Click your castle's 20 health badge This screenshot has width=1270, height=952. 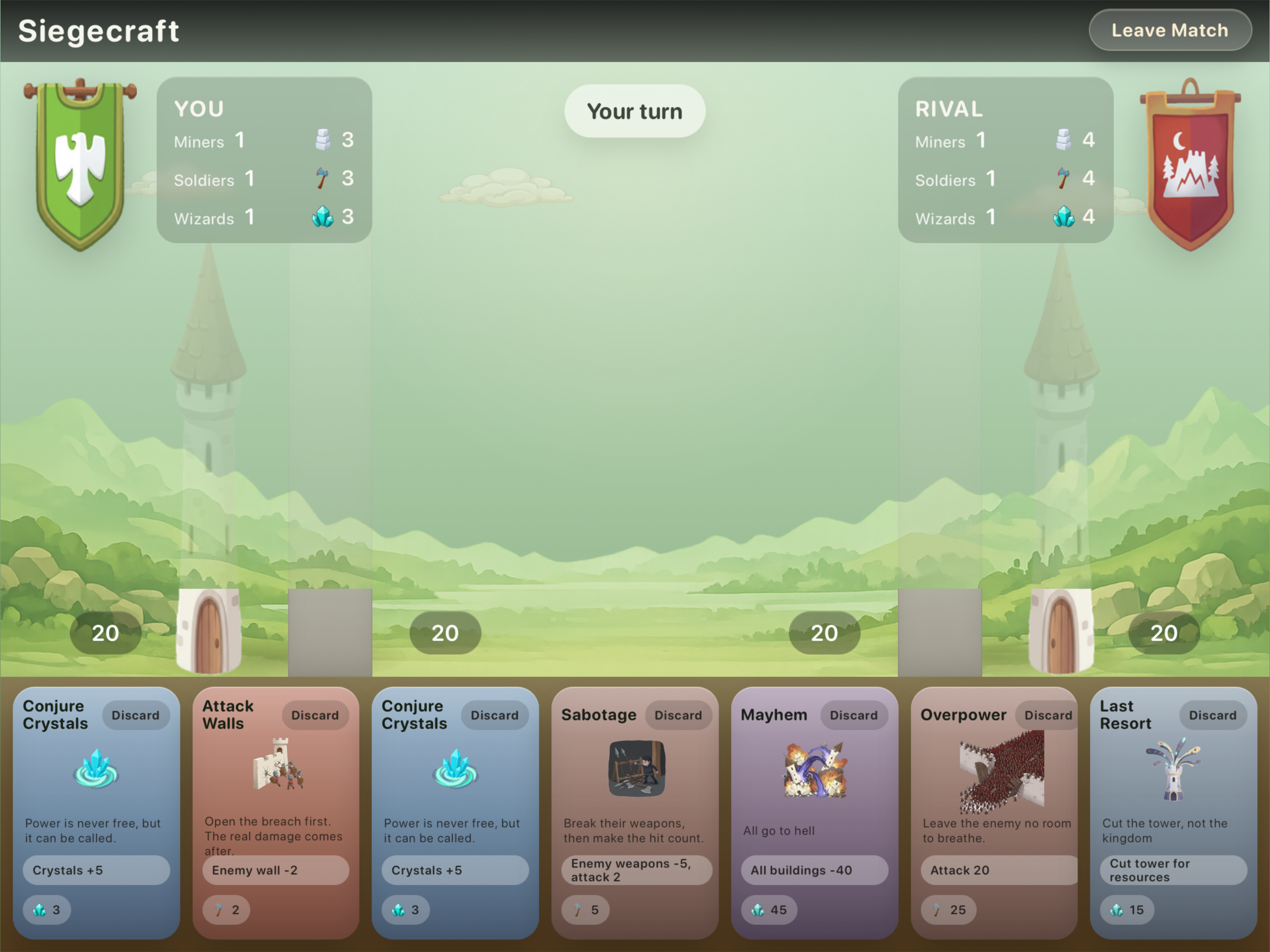point(105,633)
